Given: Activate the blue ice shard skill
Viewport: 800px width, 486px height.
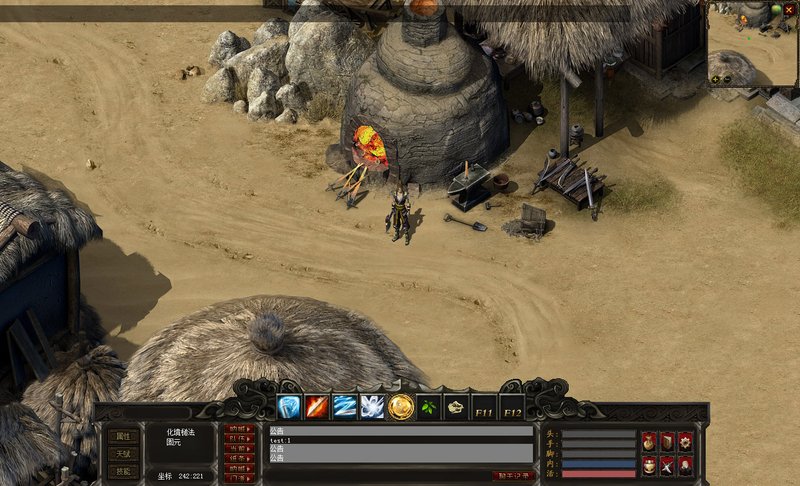Looking at the screenshot, I should coord(290,407).
